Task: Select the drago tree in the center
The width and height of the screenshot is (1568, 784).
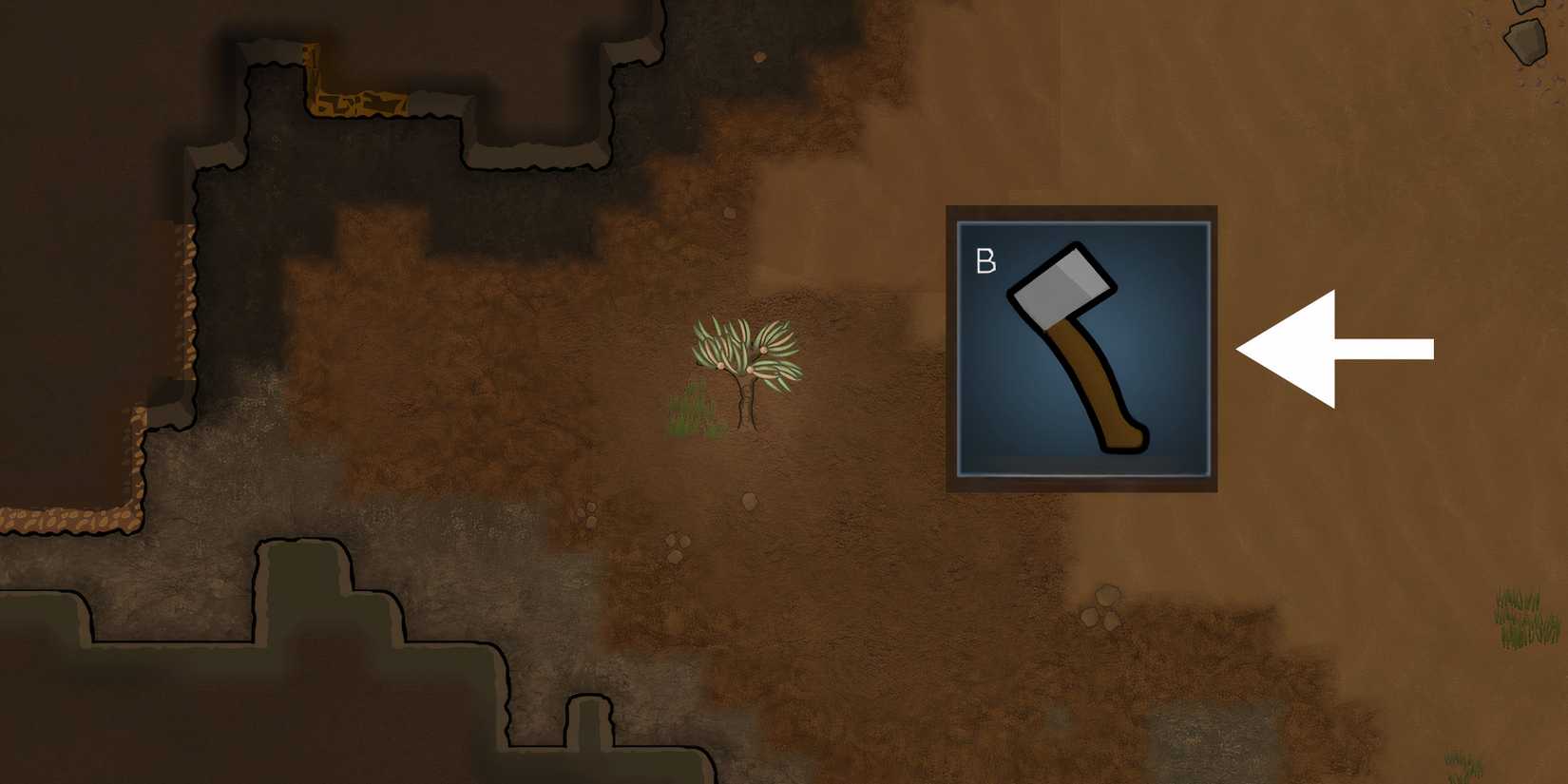Action: (x=741, y=356)
